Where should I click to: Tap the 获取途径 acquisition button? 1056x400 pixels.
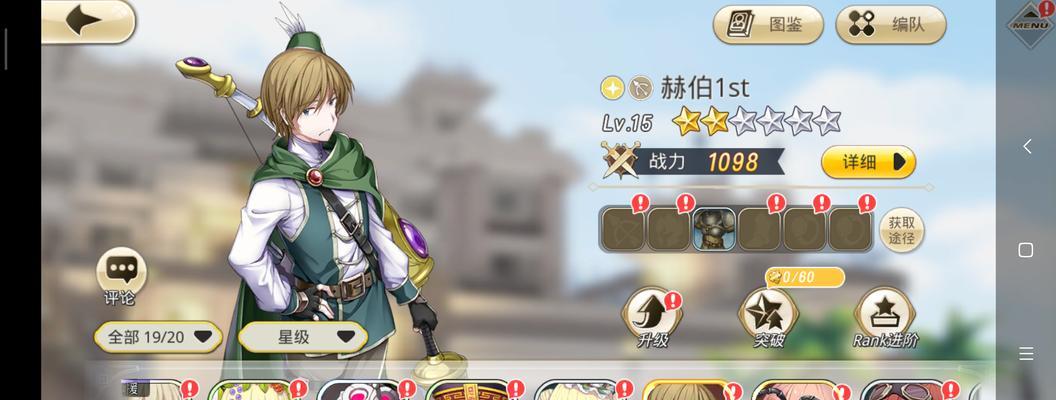pos(901,230)
